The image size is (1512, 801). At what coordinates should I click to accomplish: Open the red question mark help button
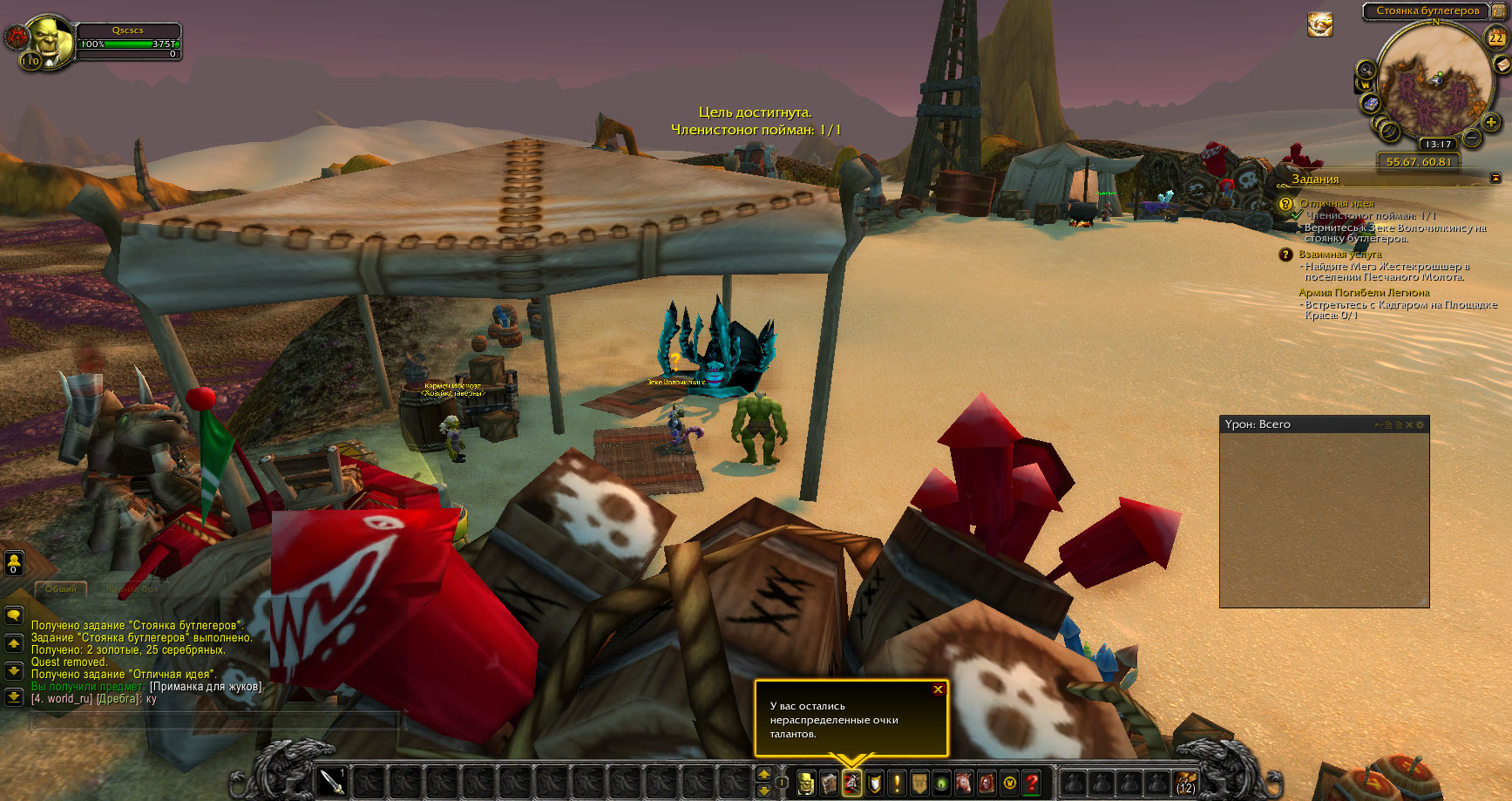(1032, 783)
